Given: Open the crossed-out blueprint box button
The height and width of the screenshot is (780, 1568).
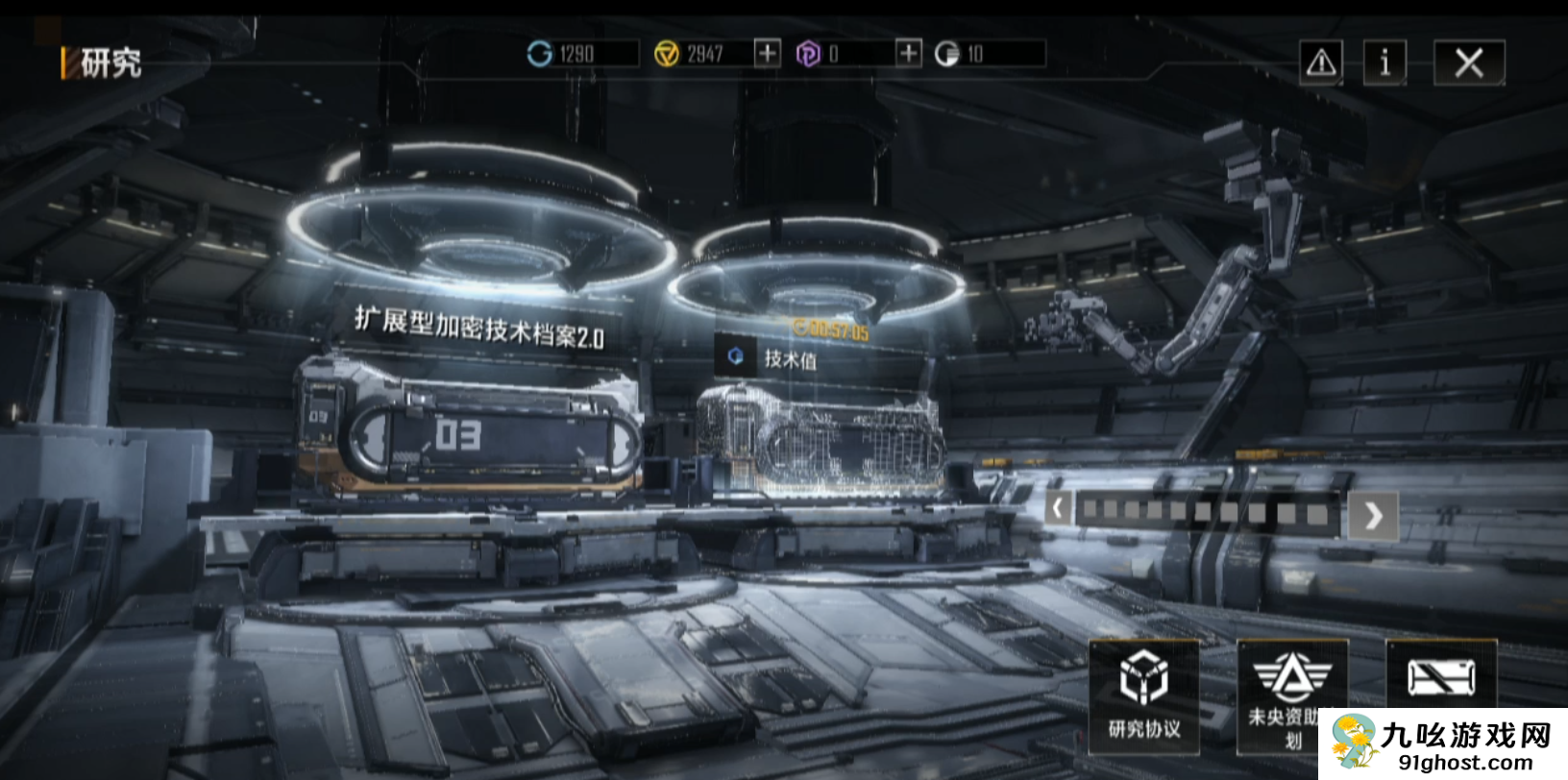Looking at the screenshot, I should pyautogui.click(x=1440, y=677).
